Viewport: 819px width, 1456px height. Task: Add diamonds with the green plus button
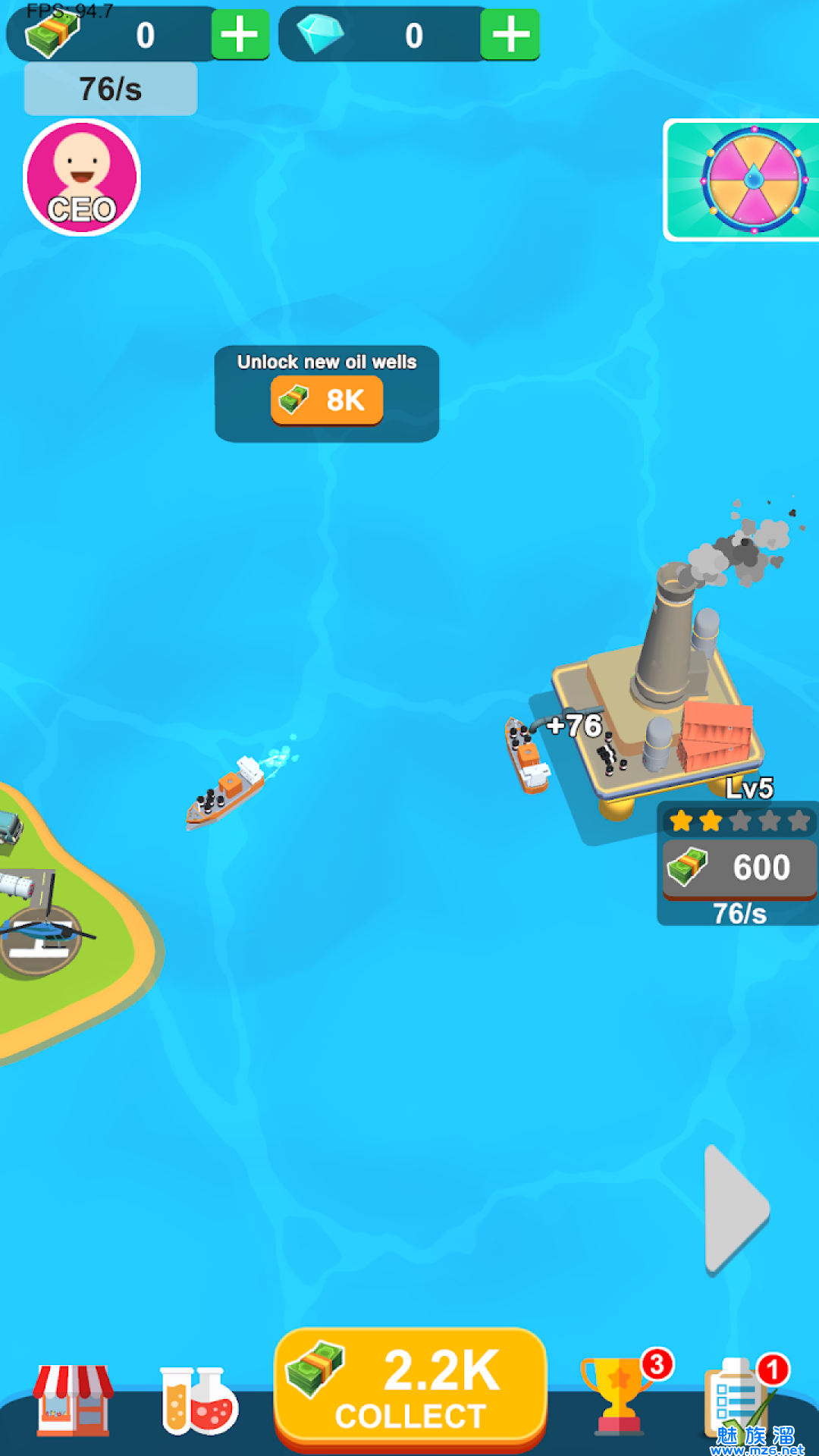click(510, 35)
